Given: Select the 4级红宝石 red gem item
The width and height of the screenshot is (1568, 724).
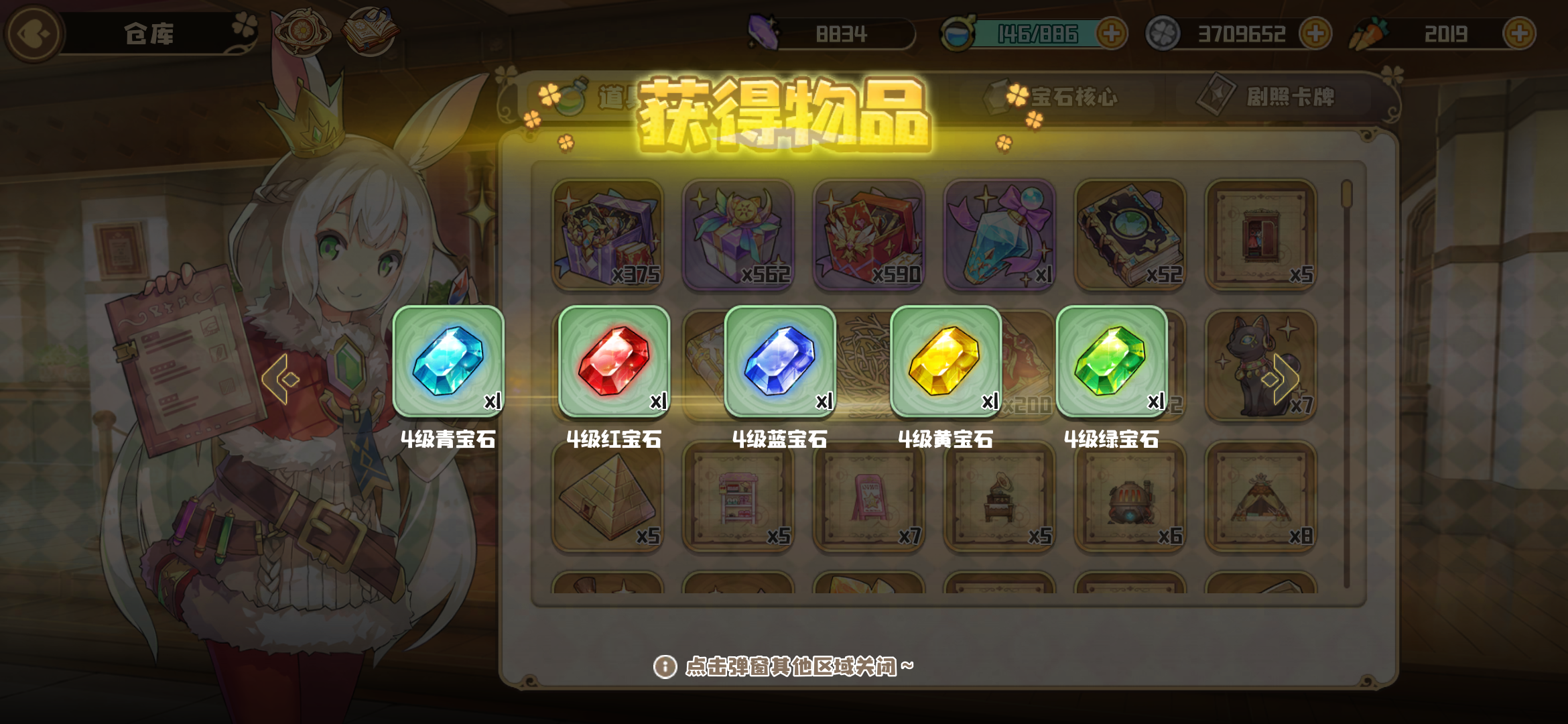Looking at the screenshot, I should [x=614, y=362].
